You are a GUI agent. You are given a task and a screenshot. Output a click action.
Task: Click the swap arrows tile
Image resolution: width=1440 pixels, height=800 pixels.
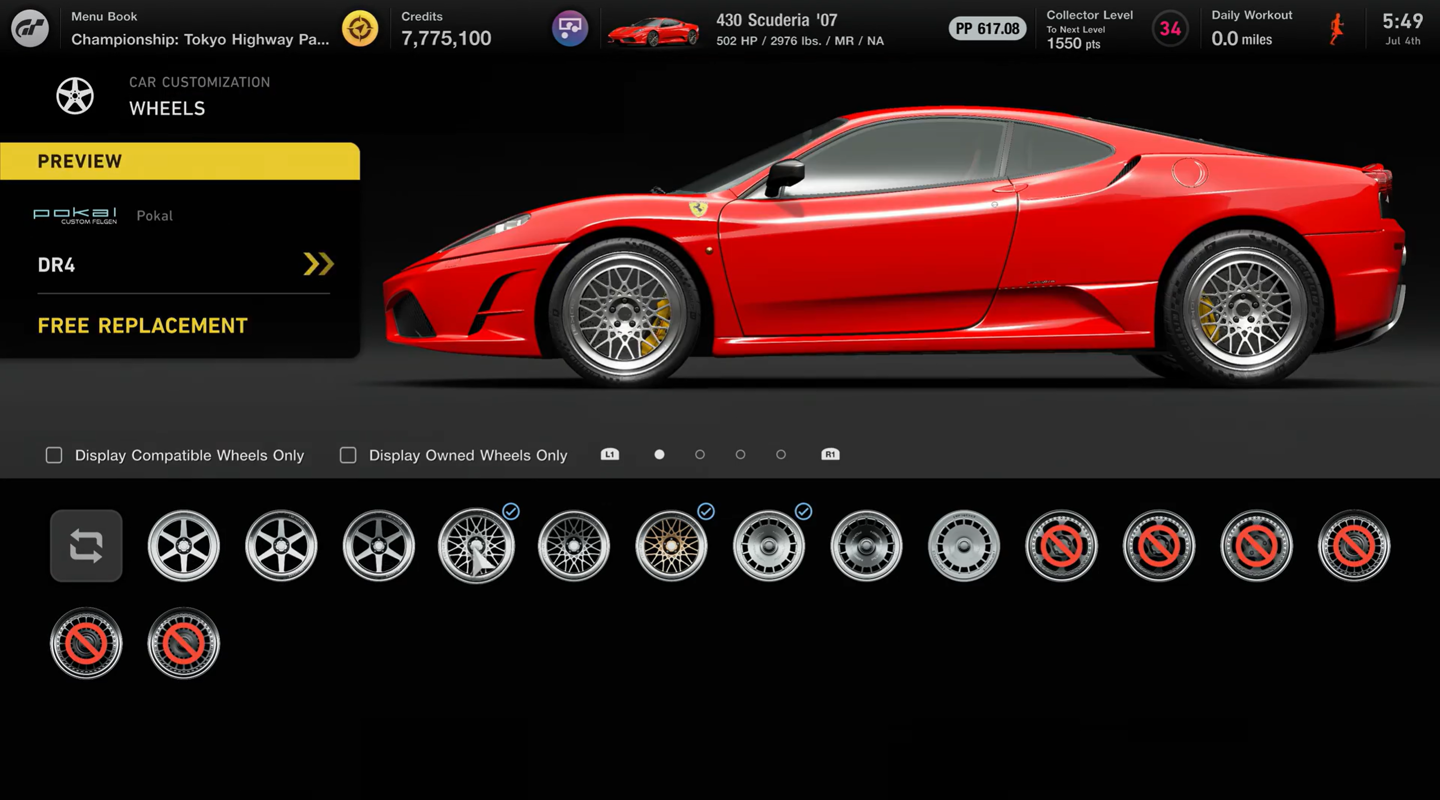[x=86, y=546]
